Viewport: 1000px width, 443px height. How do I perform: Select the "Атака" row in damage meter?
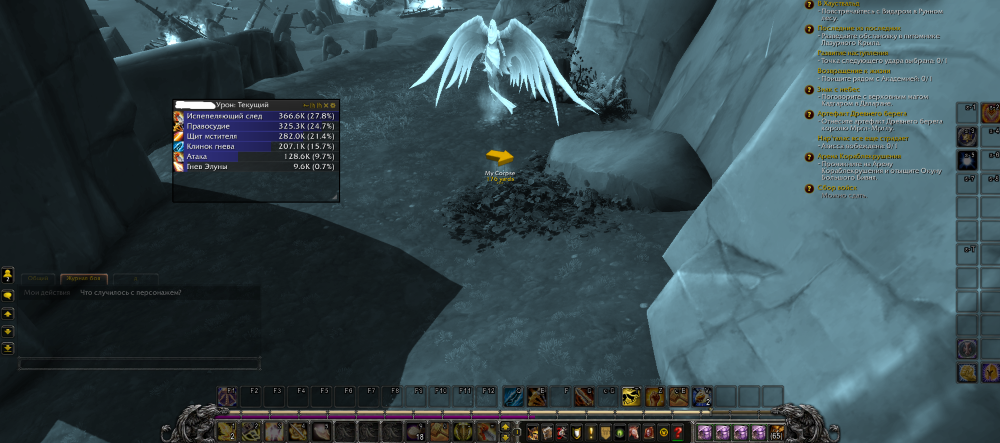(x=255, y=156)
